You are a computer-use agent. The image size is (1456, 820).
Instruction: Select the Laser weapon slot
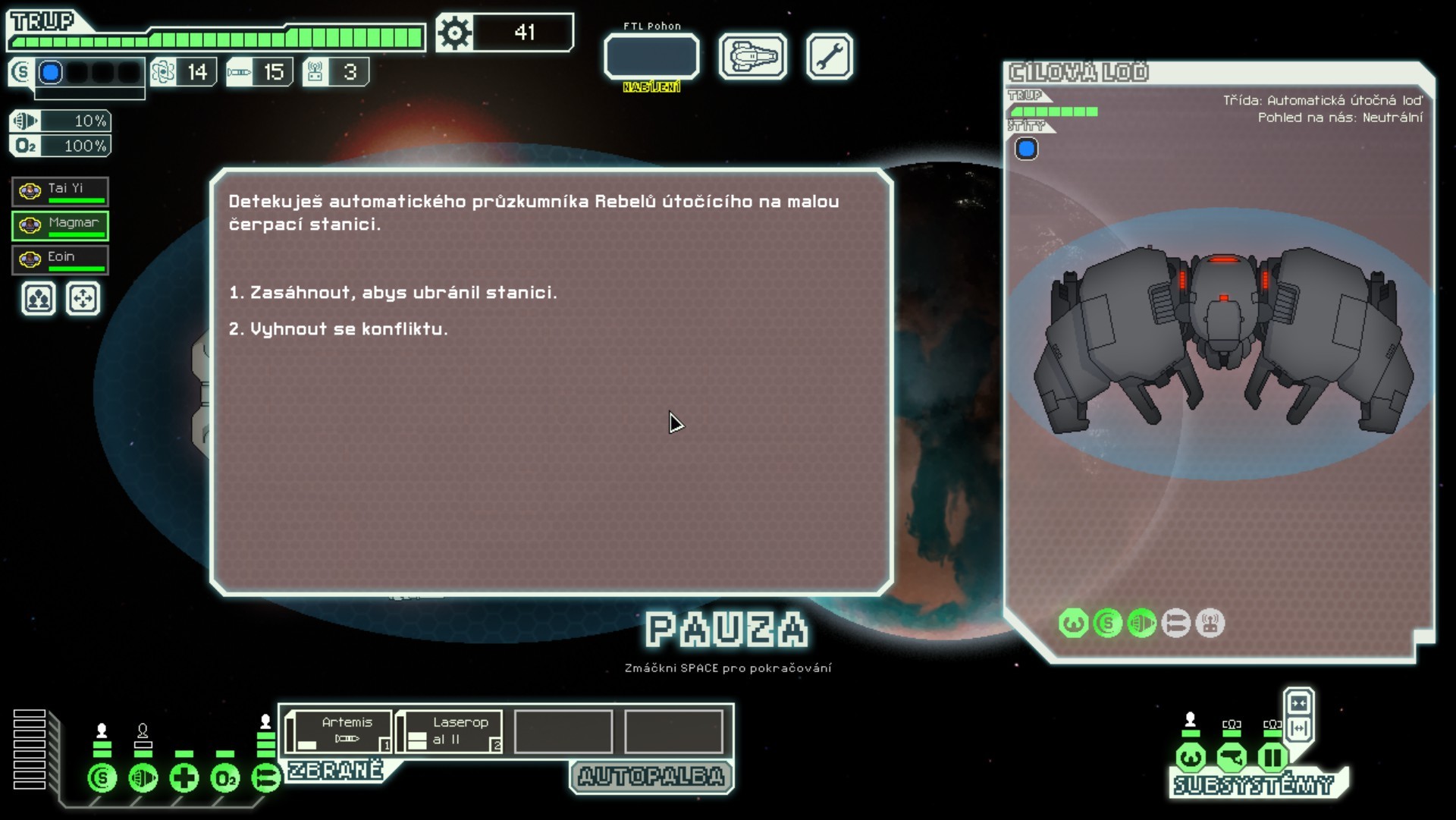450,731
